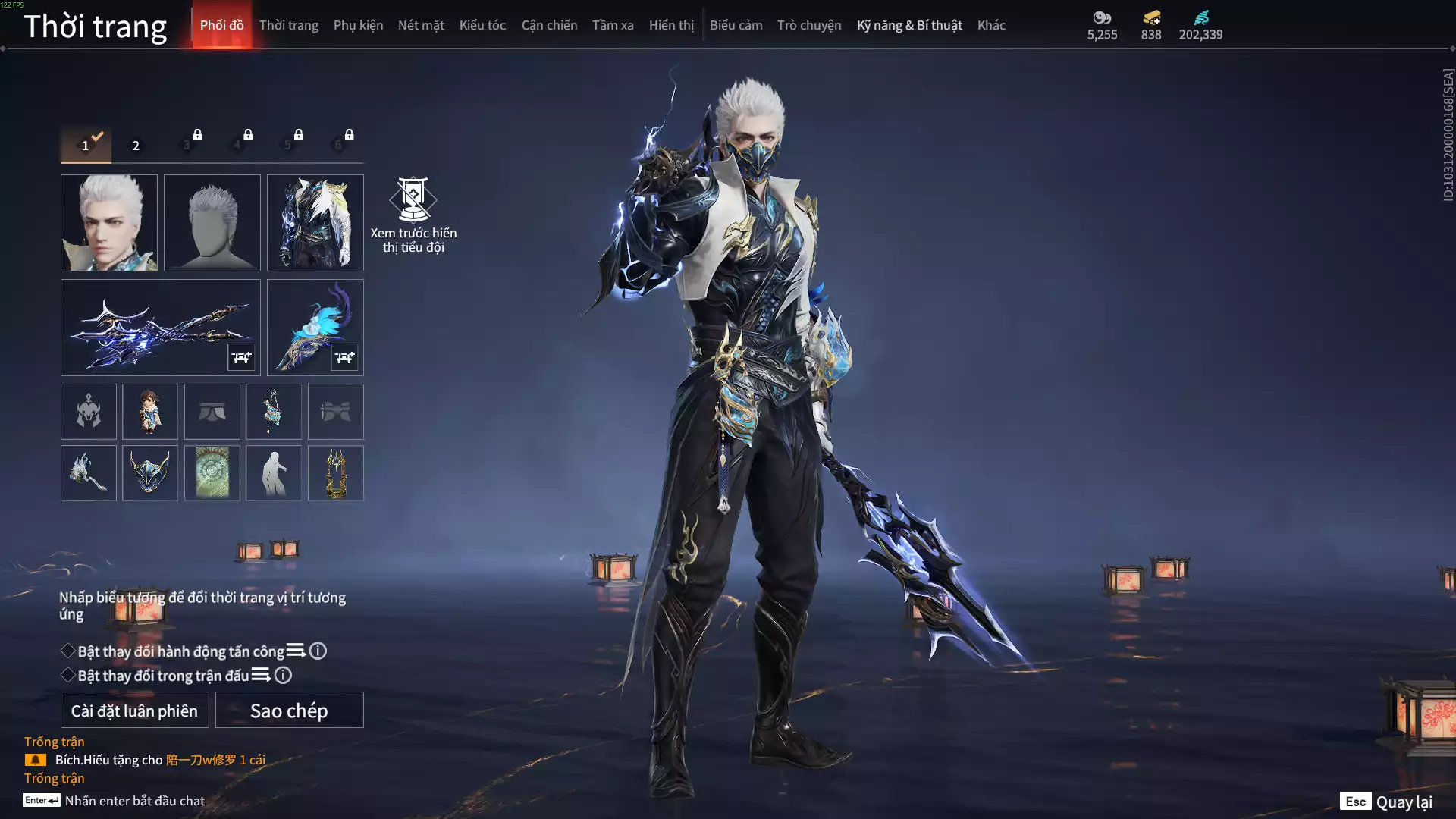Open the lightning spear weapon slot
Screen dimensions: 1456x819
point(160,328)
